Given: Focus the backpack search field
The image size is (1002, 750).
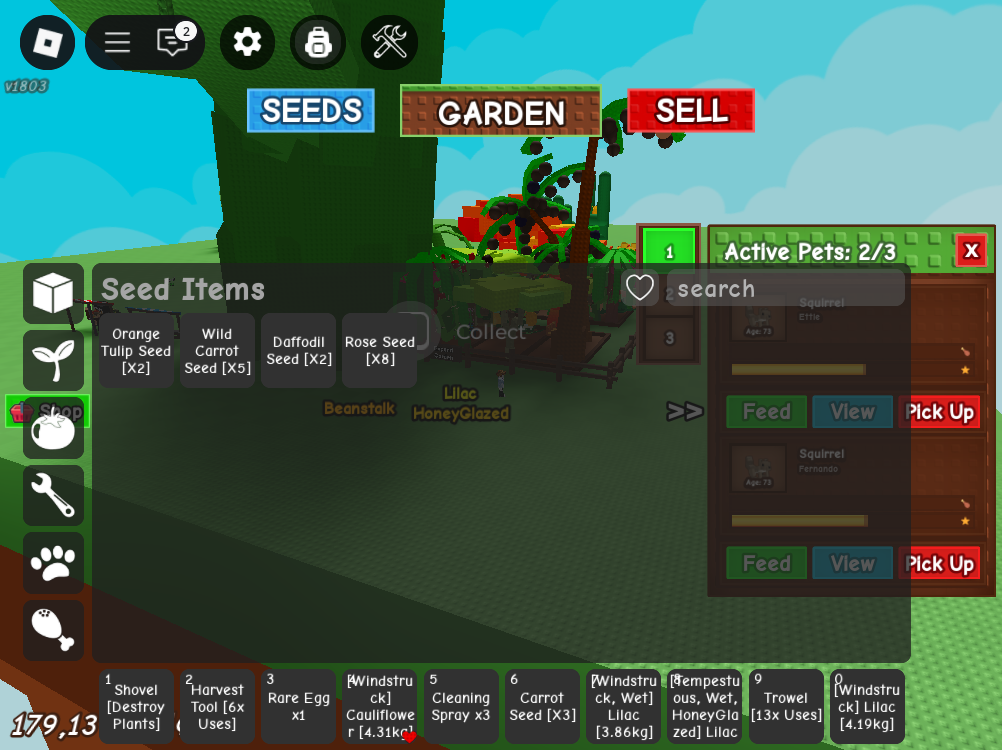Looking at the screenshot, I should point(785,289).
